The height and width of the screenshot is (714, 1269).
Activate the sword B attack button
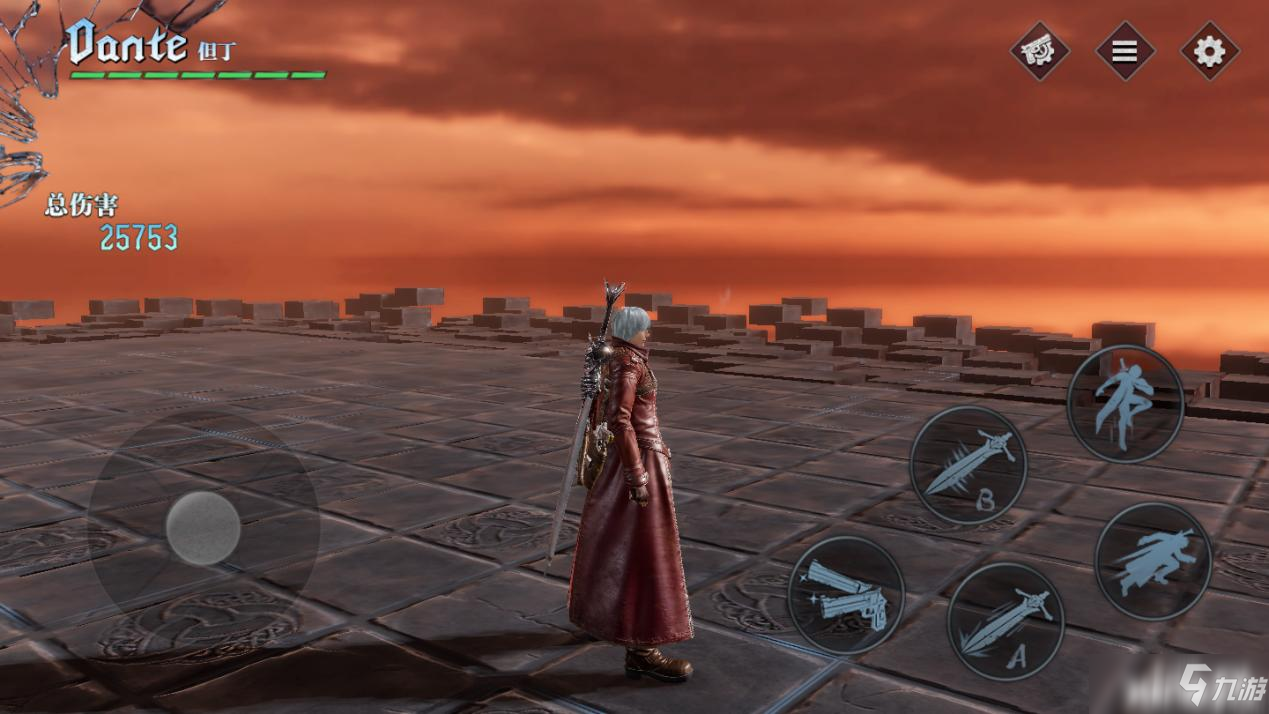pyautogui.click(x=968, y=465)
